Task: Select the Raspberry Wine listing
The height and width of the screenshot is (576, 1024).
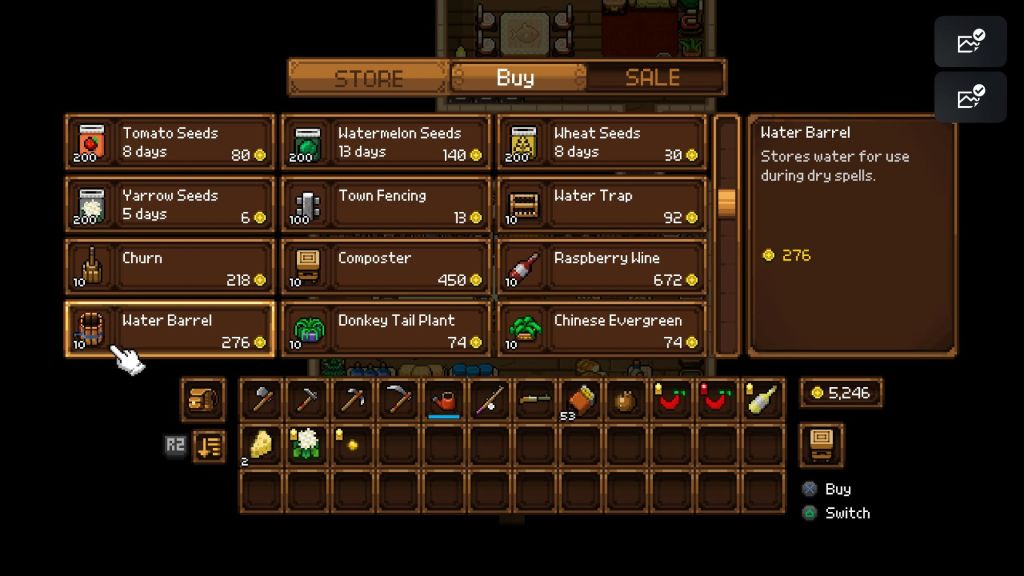Action: coord(602,267)
